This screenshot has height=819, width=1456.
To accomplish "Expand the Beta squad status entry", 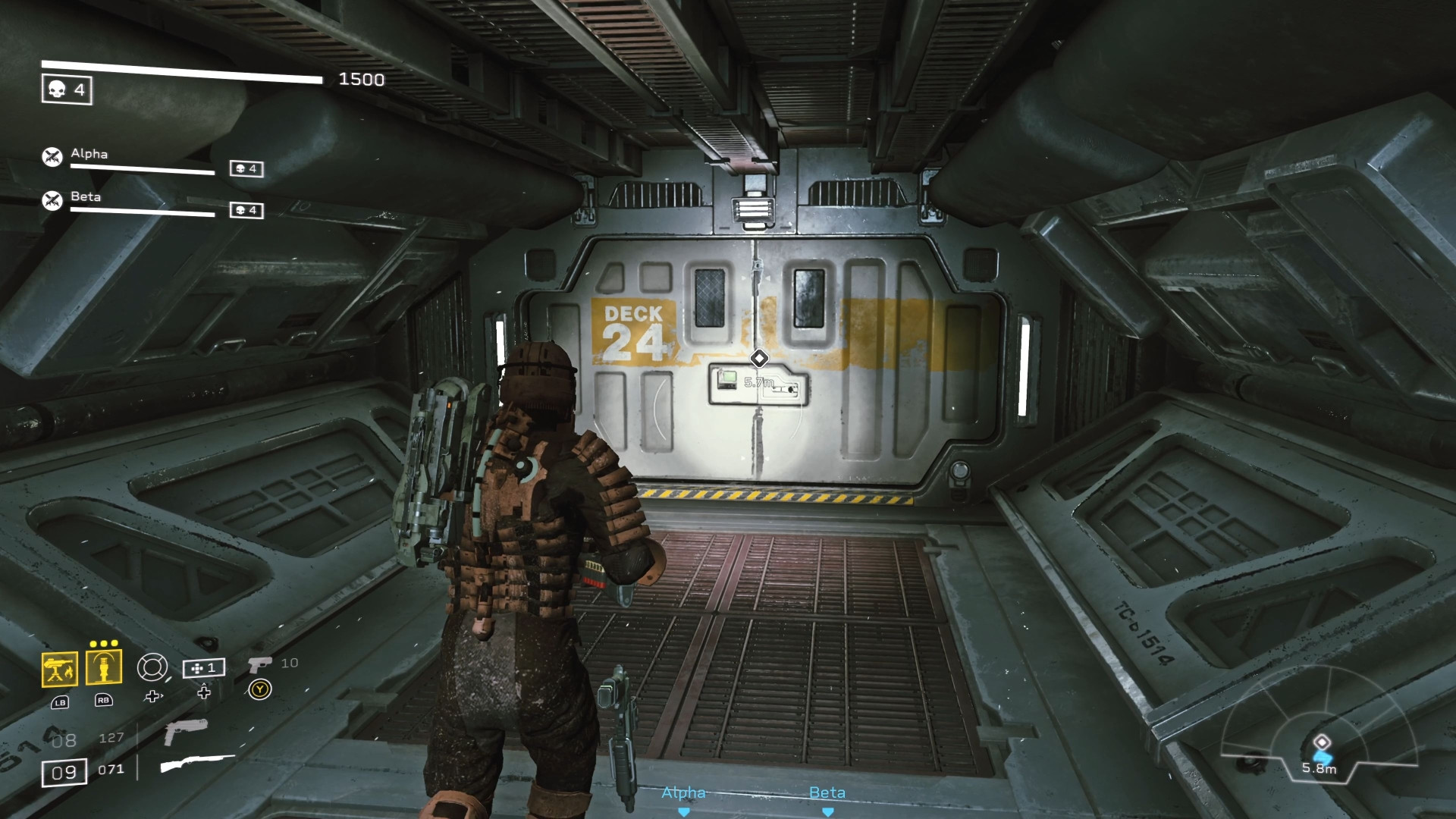I will coord(86,197).
